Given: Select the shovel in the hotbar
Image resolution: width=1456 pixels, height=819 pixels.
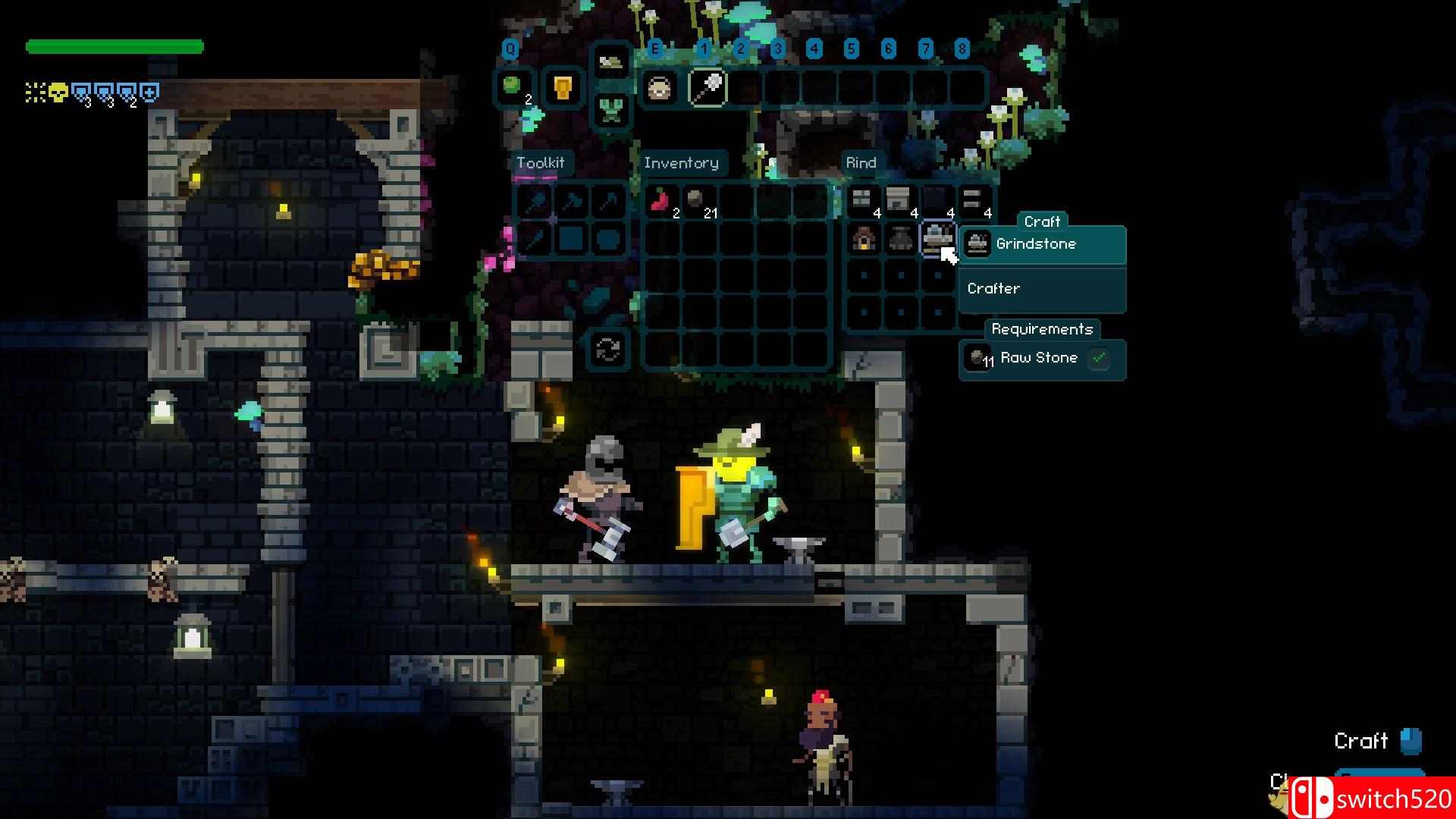Looking at the screenshot, I should coord(708,88).
